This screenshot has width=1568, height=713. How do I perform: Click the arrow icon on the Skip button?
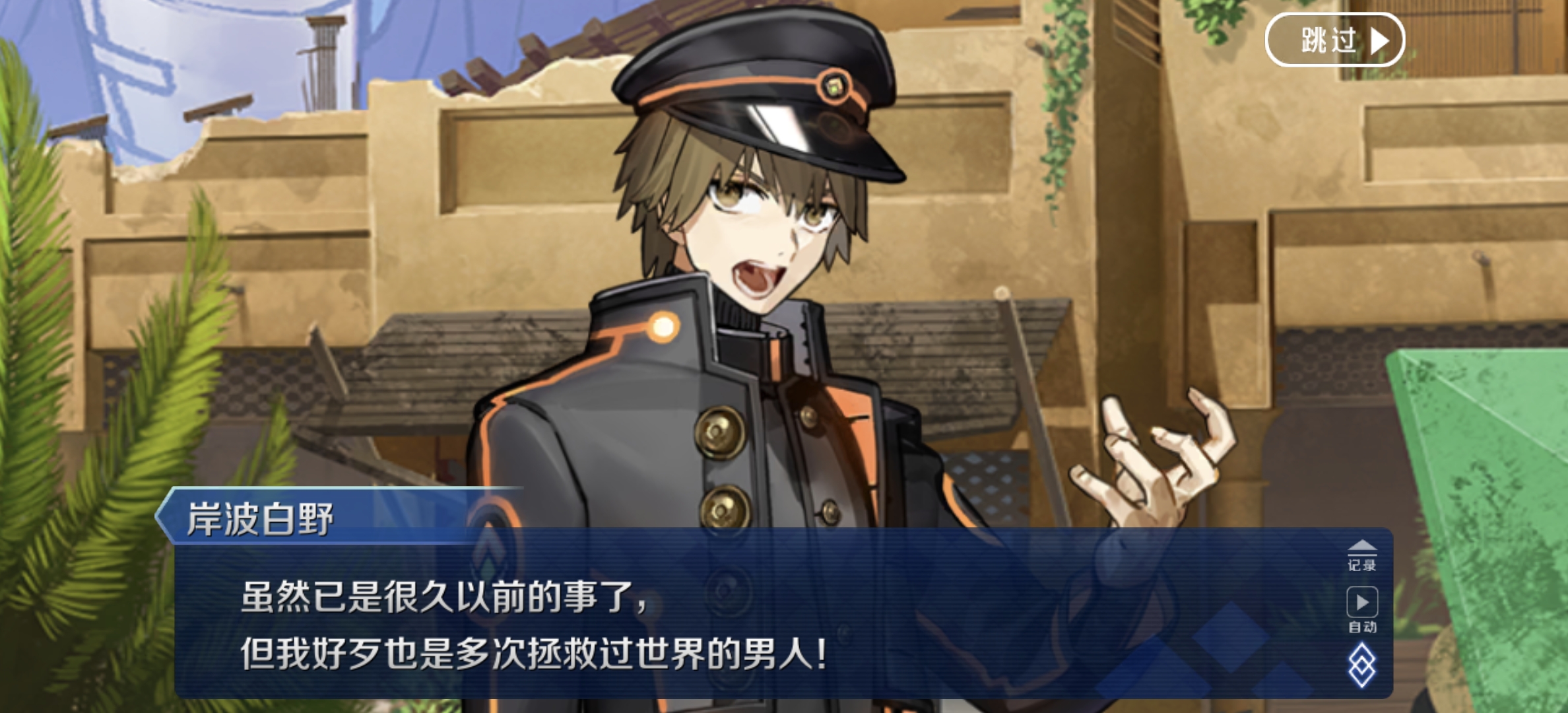click(x=1379, y=40)
